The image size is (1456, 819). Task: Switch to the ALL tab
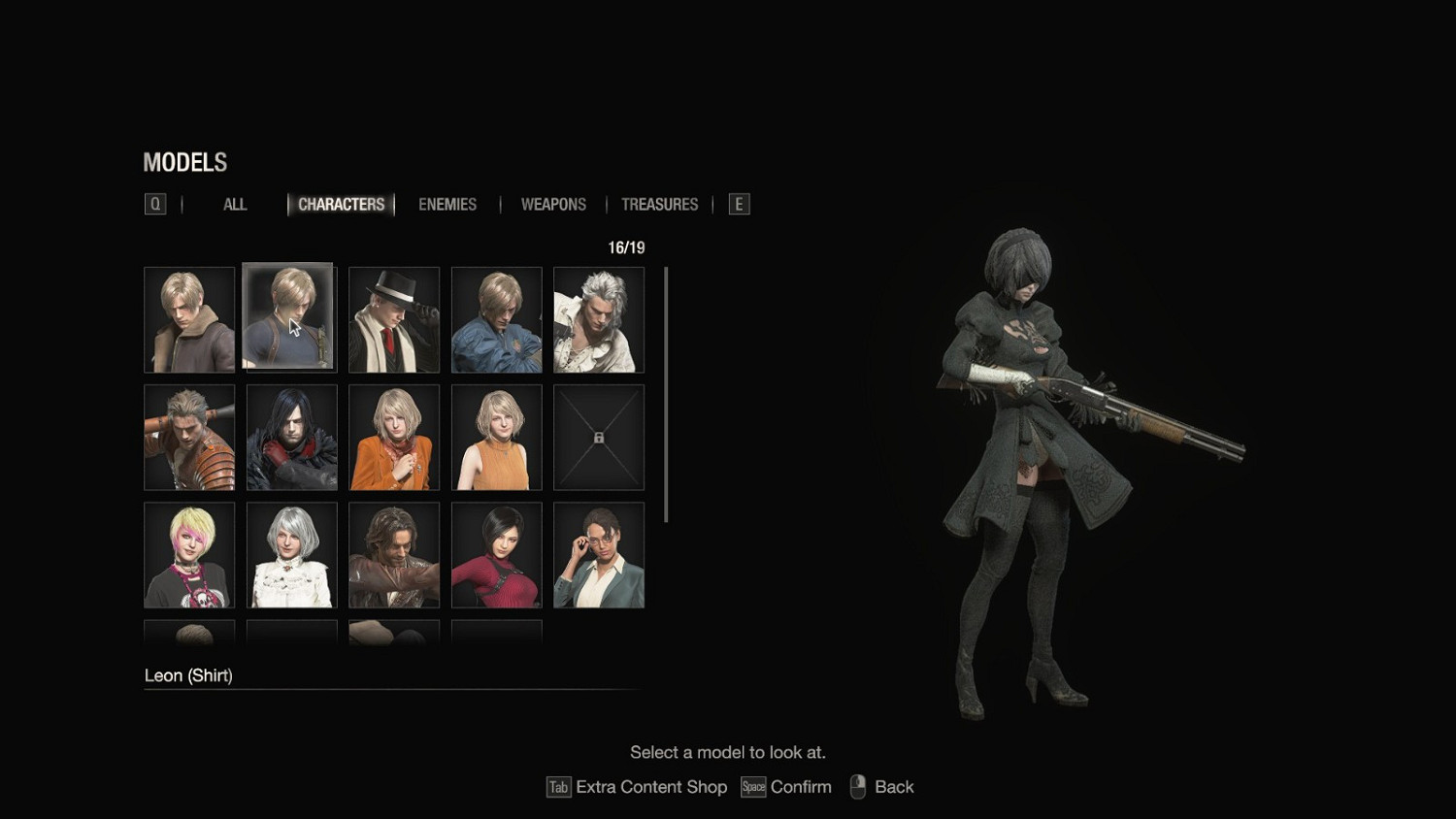[x=234, y=204]
